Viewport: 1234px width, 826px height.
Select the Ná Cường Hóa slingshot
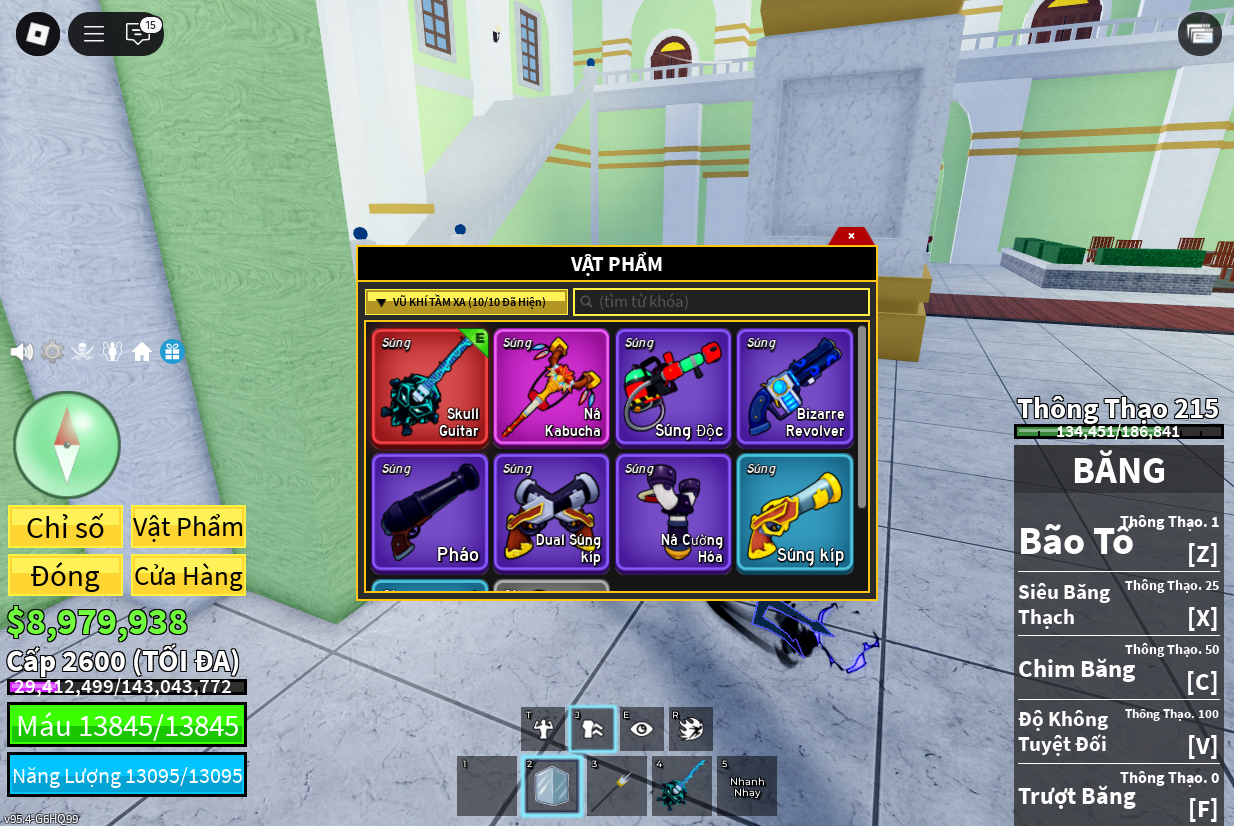point(673,513)
